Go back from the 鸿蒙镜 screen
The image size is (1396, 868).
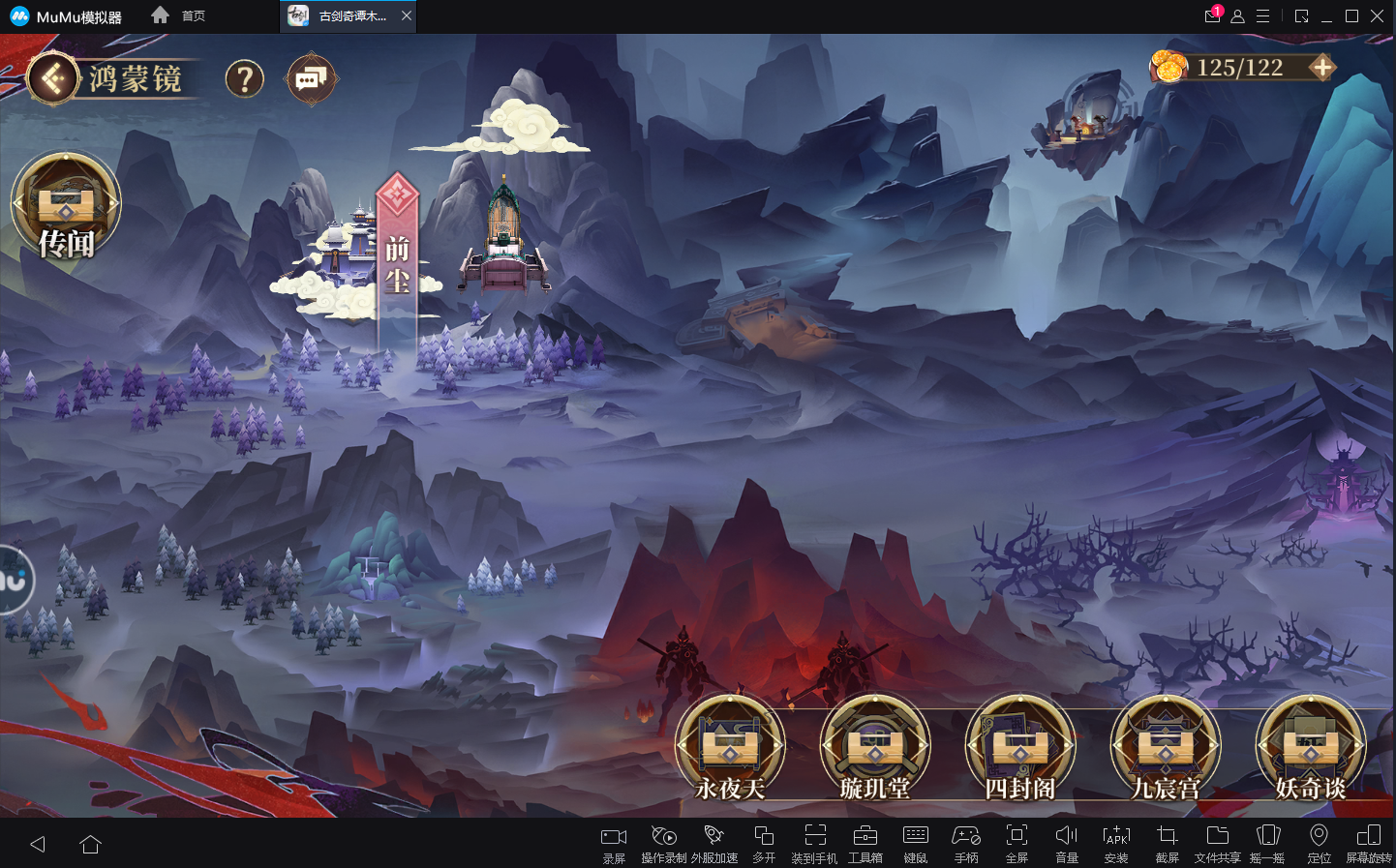point(53,77)
